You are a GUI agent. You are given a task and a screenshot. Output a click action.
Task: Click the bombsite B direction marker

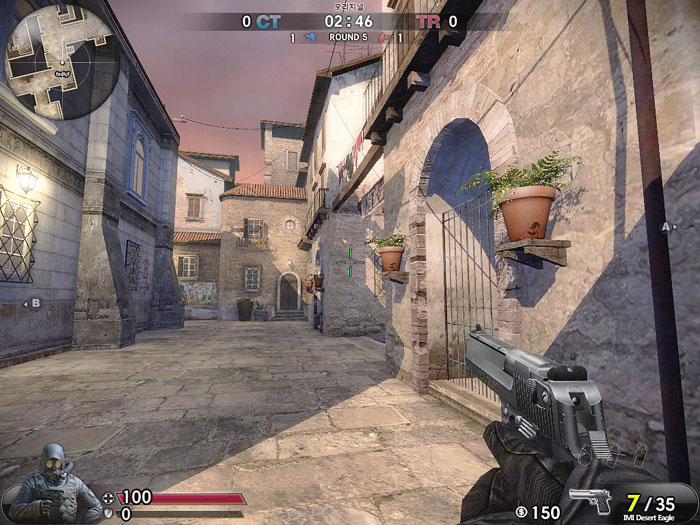(34, 302)
